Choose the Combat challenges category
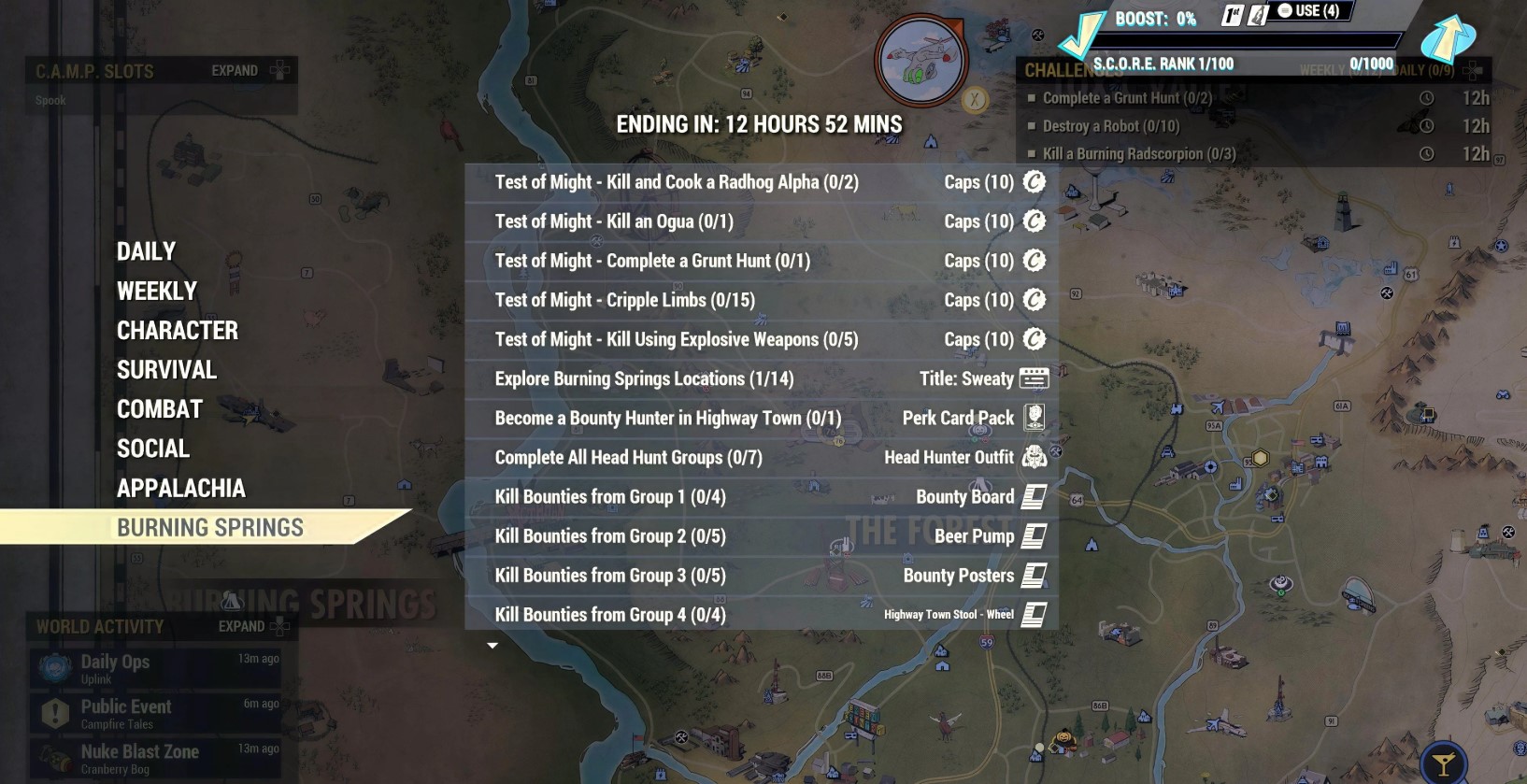The height and width of the screenshot is (784, 1527). click(x=160, y=409)
